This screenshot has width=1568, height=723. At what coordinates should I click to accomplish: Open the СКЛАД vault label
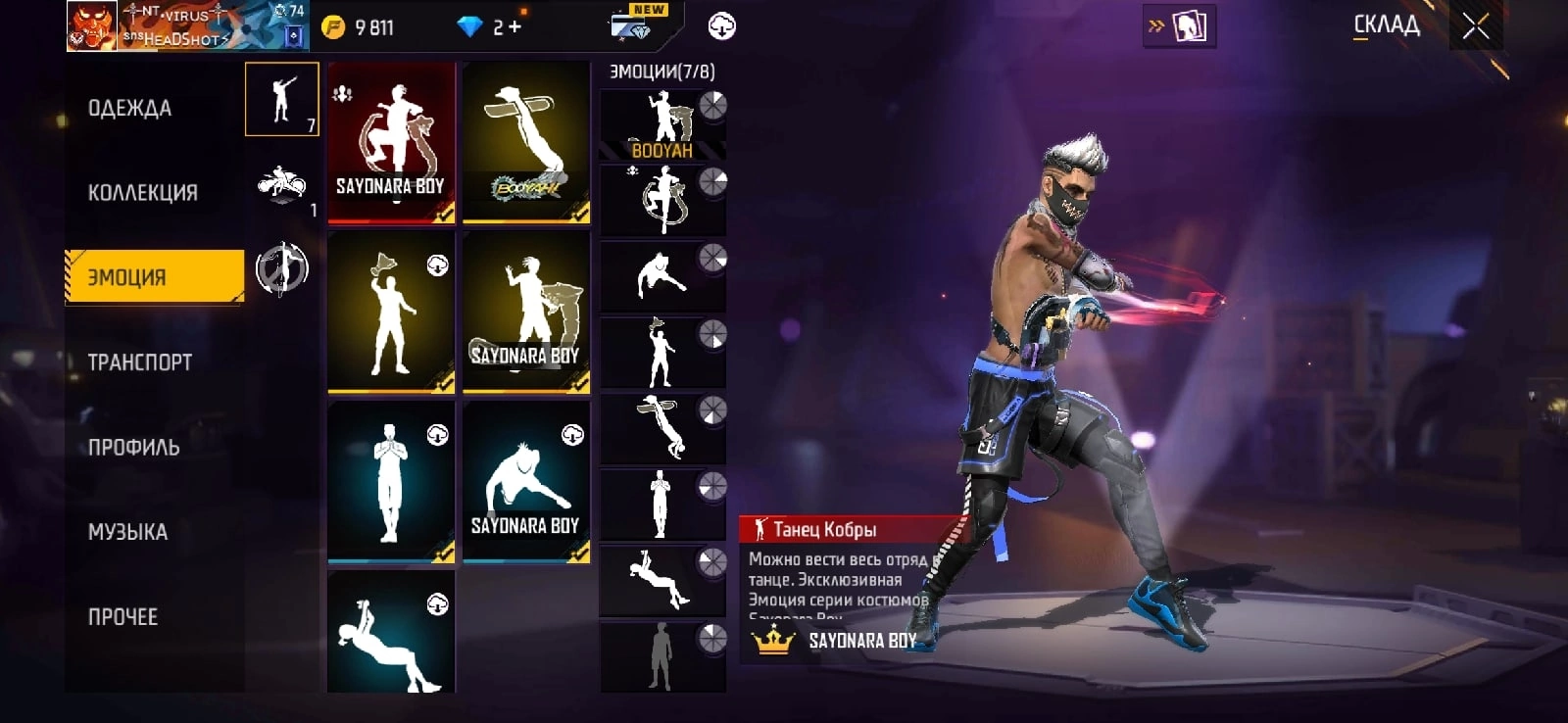tap(1386, 25)
